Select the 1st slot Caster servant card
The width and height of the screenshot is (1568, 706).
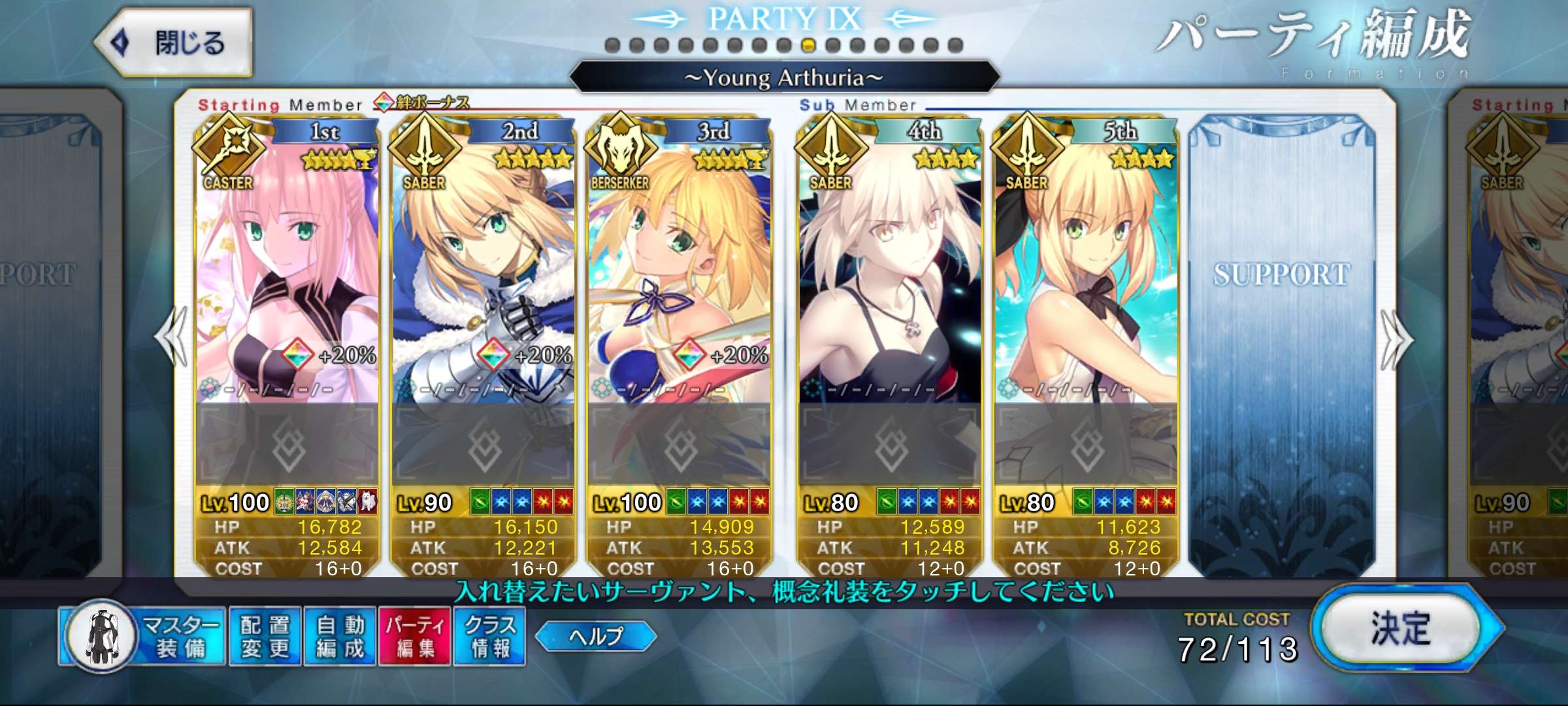tap(287, 275)
